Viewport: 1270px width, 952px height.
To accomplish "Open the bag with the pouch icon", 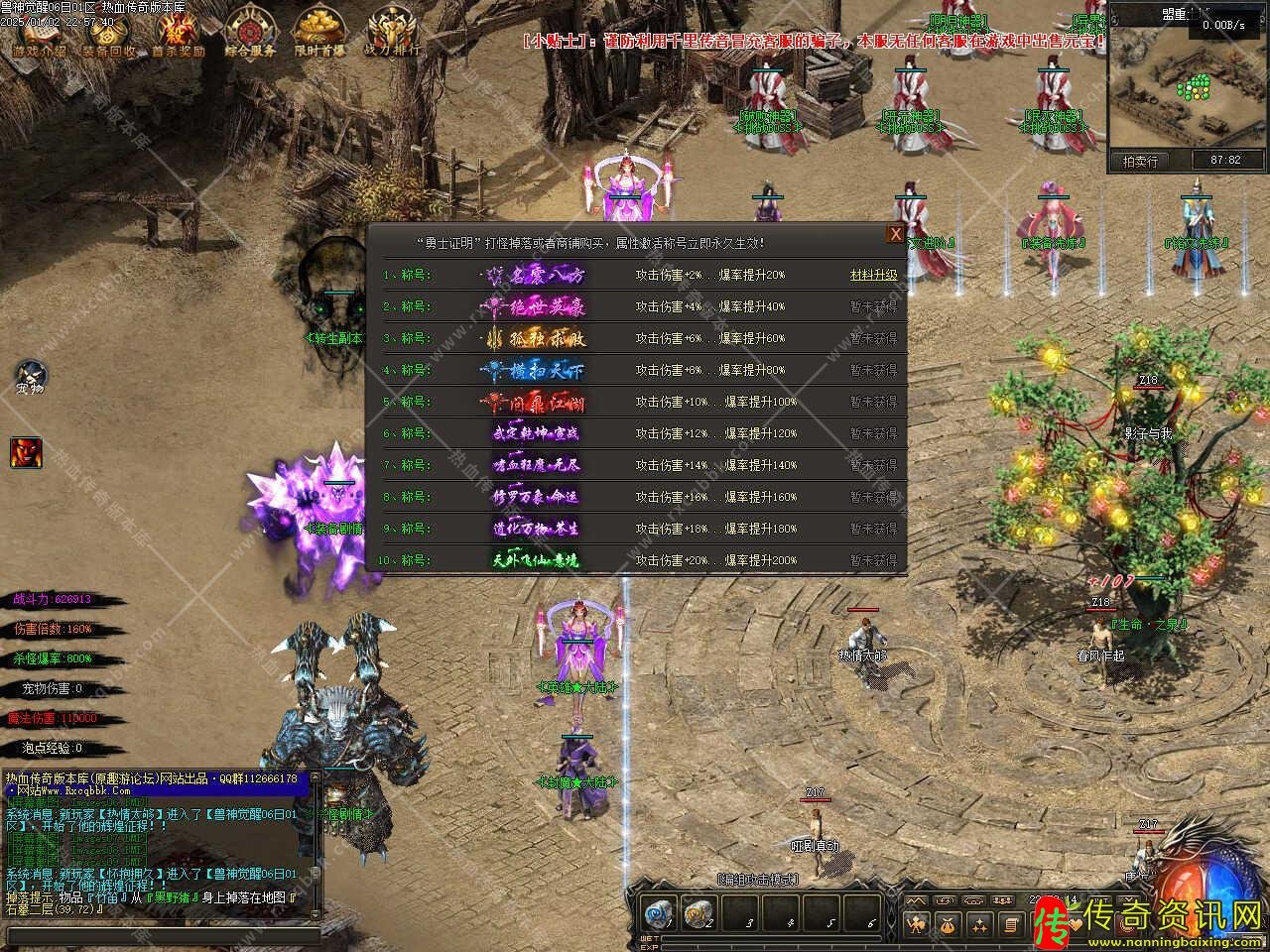I will 949,925.
